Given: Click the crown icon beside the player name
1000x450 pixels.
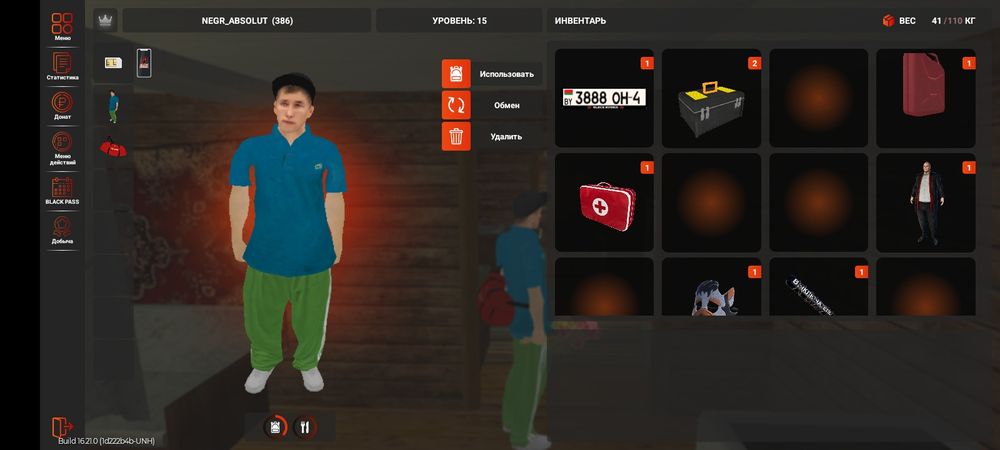Looking at the screenshot, I should (105, 21).
